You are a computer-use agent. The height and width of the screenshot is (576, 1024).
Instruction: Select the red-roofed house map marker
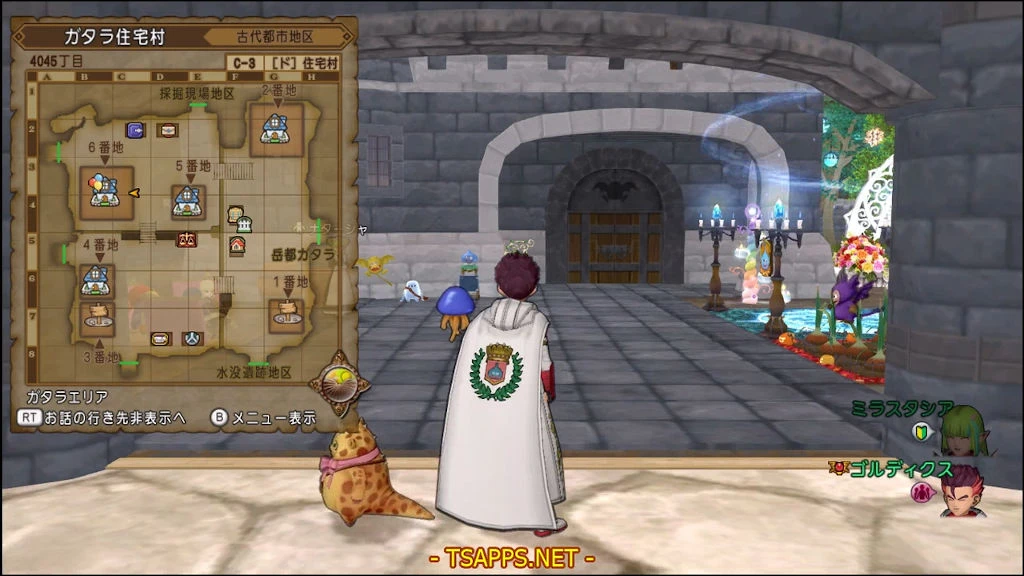(237, 245)
